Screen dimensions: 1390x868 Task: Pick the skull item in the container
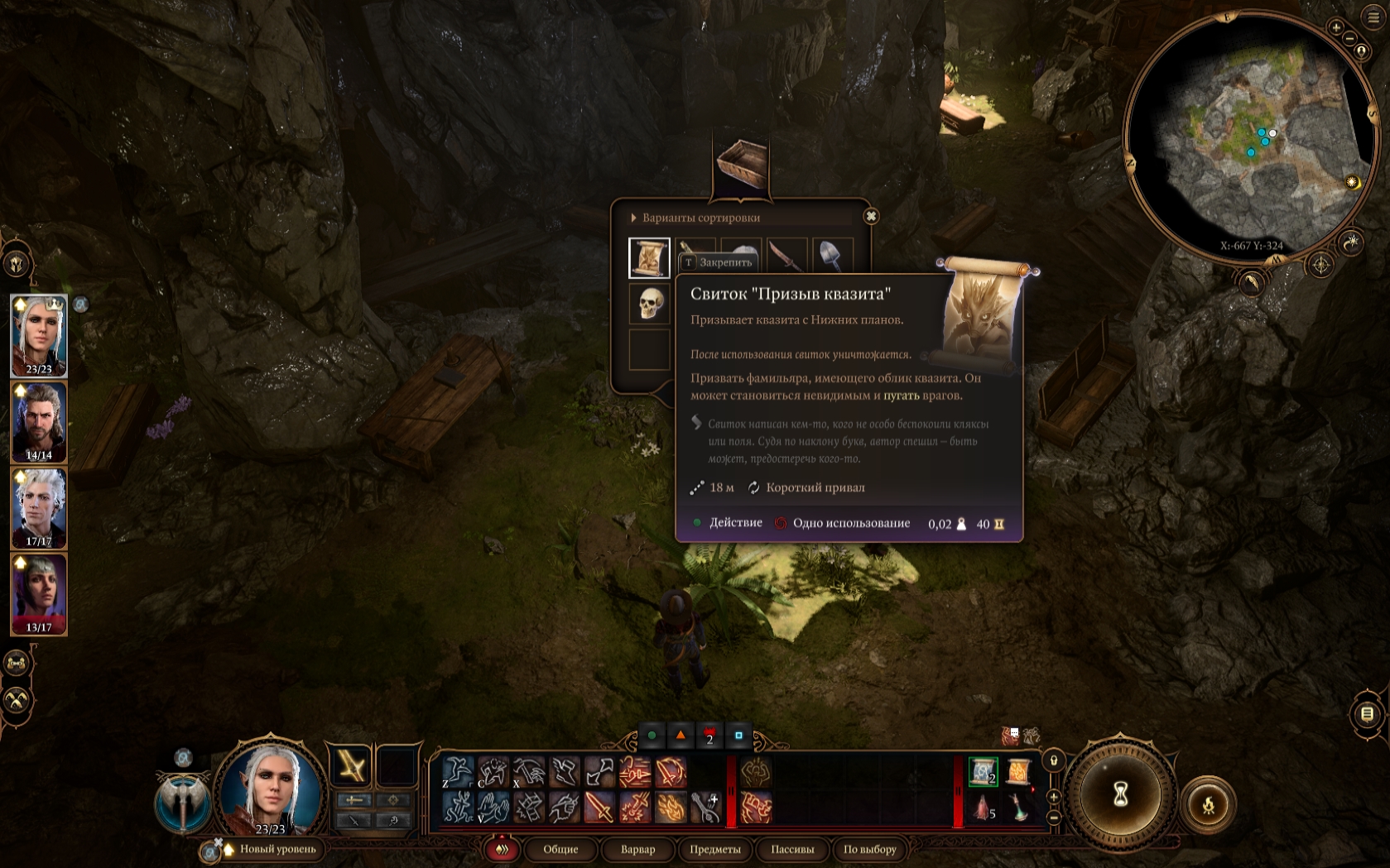(649, 304)
